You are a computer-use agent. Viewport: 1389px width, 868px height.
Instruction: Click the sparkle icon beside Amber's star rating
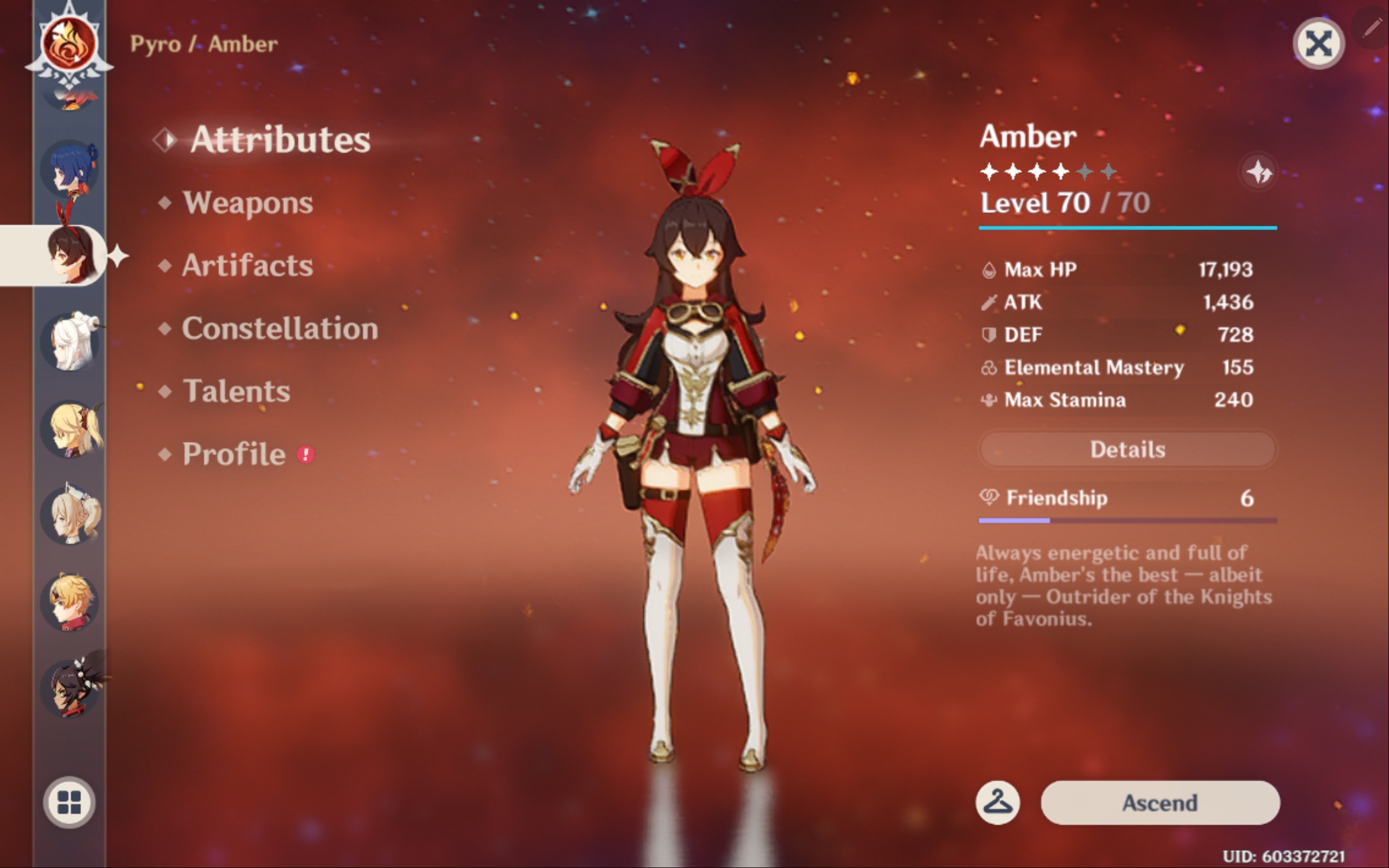1259,172
